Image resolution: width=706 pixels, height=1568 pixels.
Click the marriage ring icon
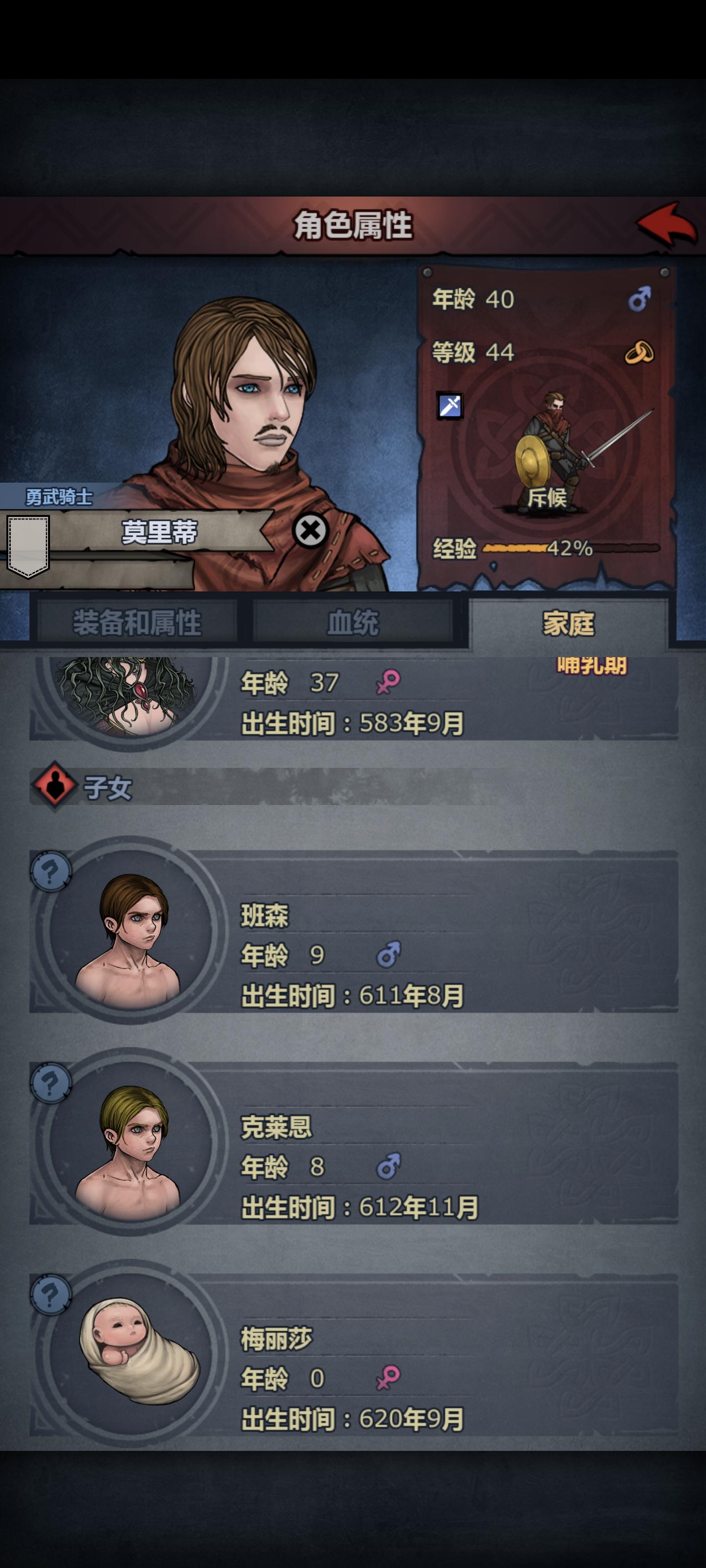[x=640, y=352]
